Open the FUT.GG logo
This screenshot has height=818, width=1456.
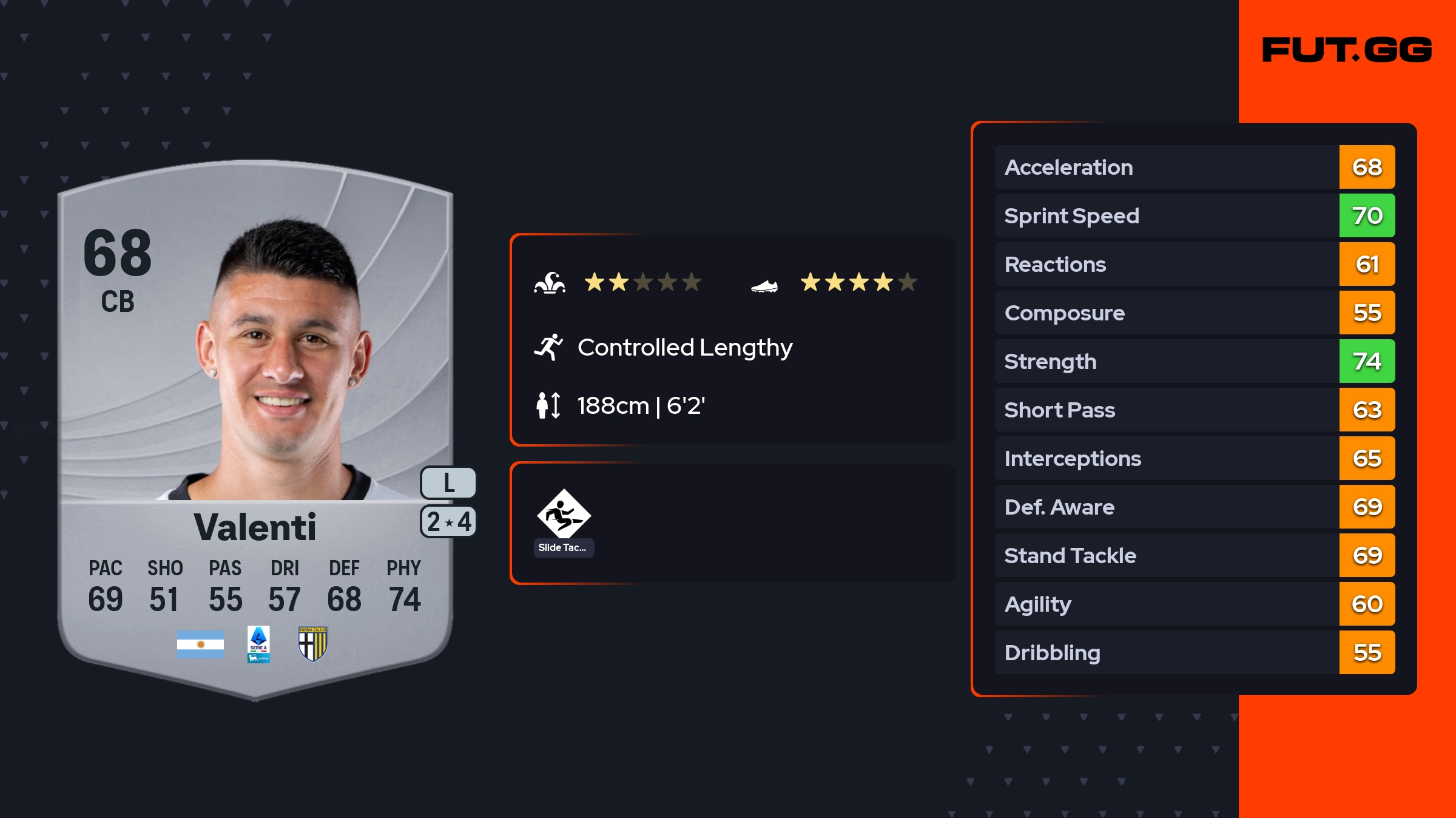click(1347, 50)
